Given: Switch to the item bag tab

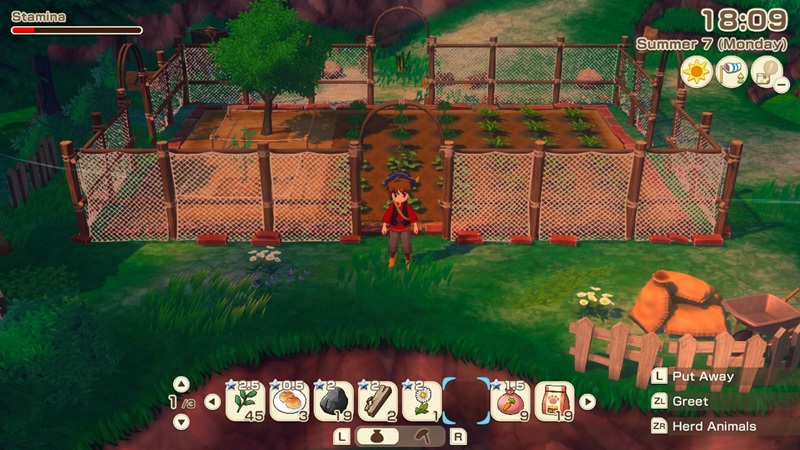Looking at the screenshot, I should pos(377,436).
